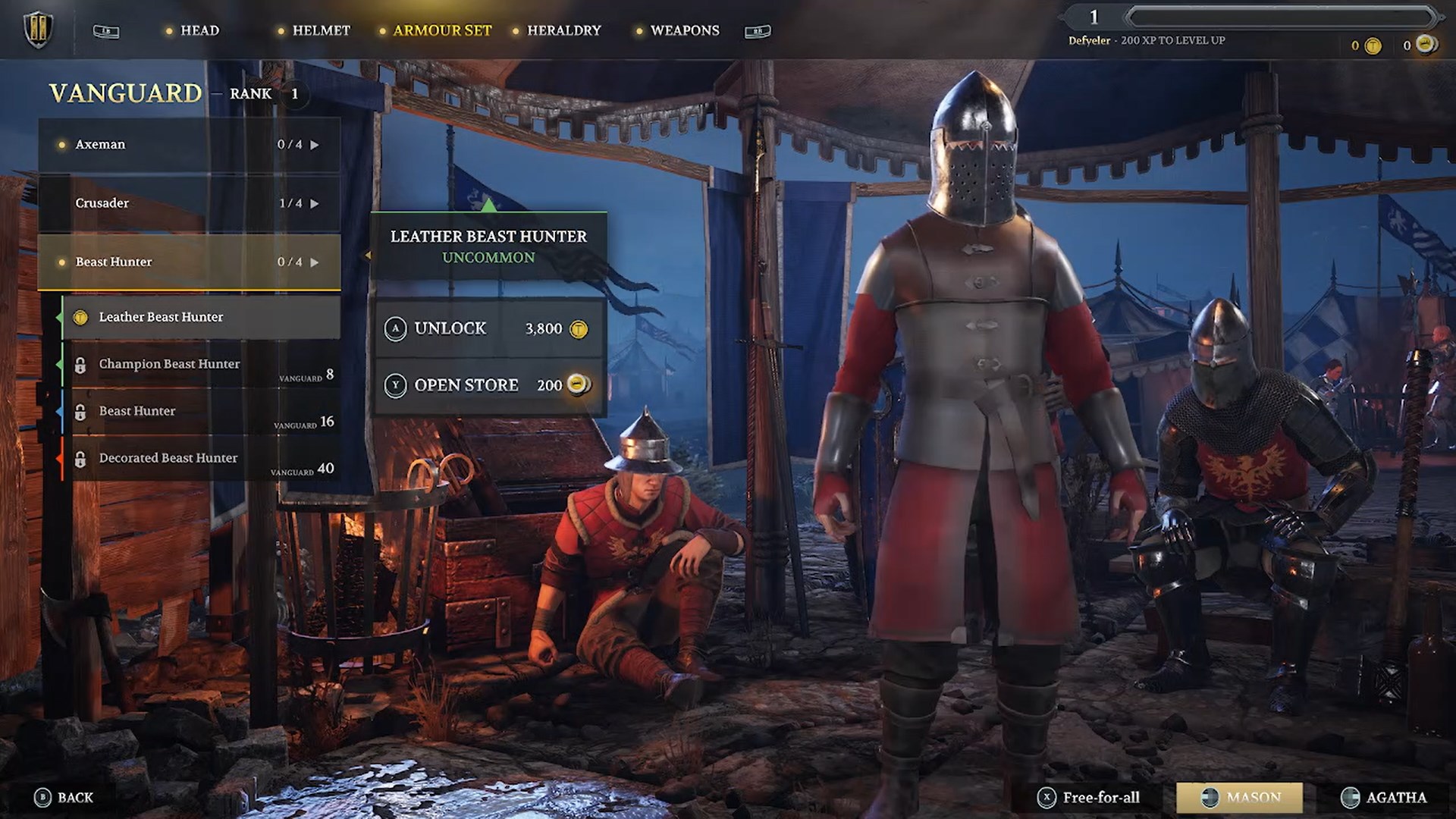Go back to previous menu
1456x819 pixels.
click(64, 798)
